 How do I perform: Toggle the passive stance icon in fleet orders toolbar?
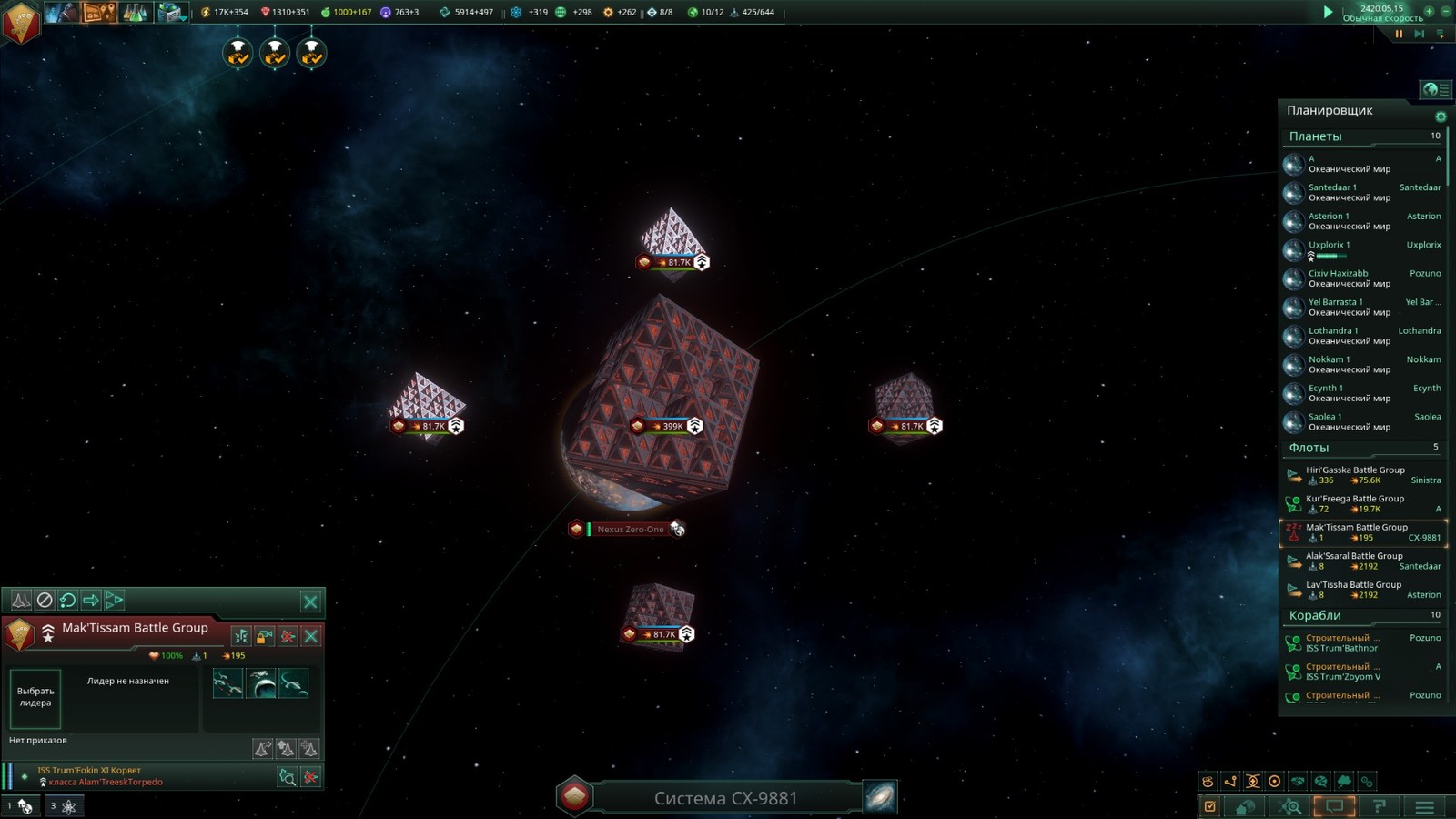(x=45, y=600)
